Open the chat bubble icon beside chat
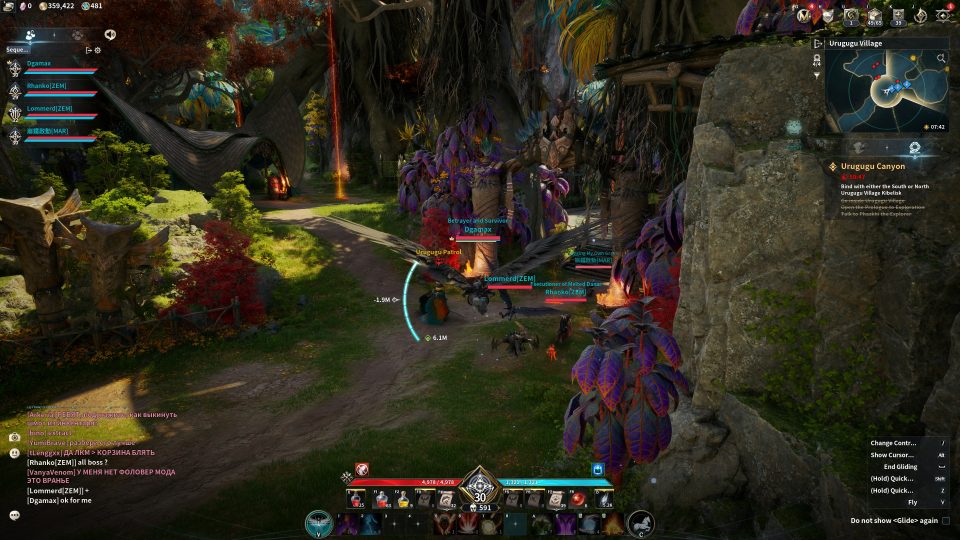This screenshot has width=960, height=540. point(15,515)
